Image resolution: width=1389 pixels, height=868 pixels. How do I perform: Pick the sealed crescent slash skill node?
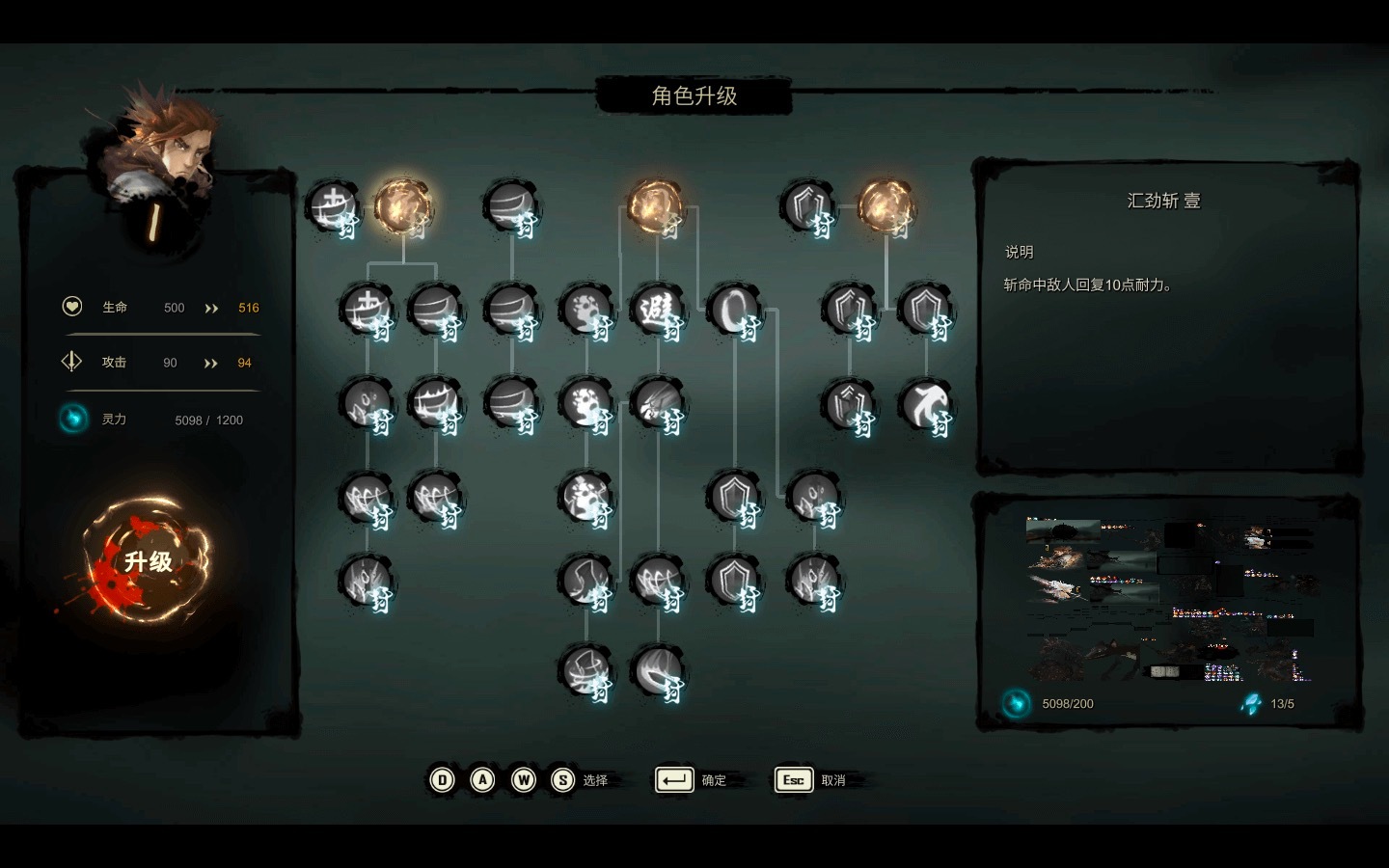click(x=657, y=671)
